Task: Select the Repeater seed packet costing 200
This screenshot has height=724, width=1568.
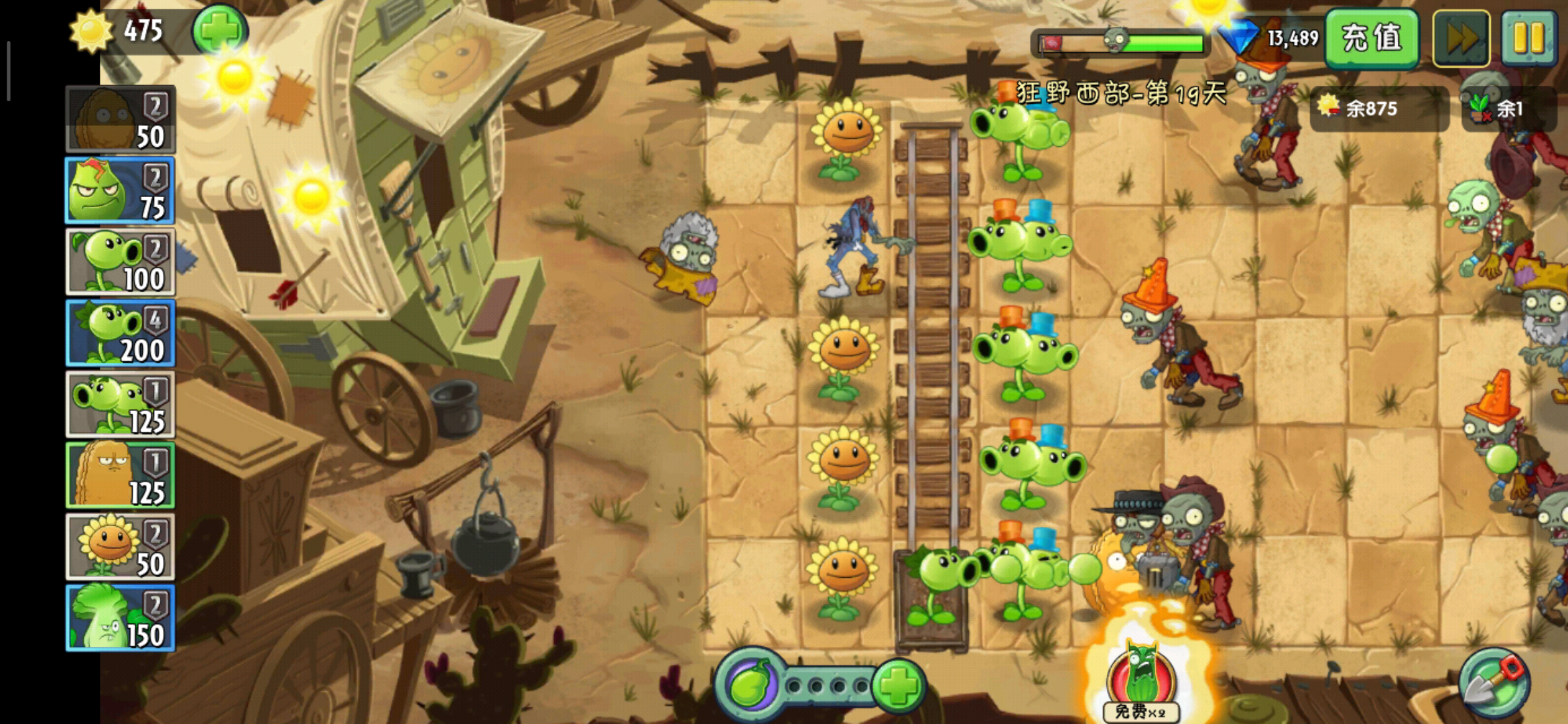Action: [121, 333]
